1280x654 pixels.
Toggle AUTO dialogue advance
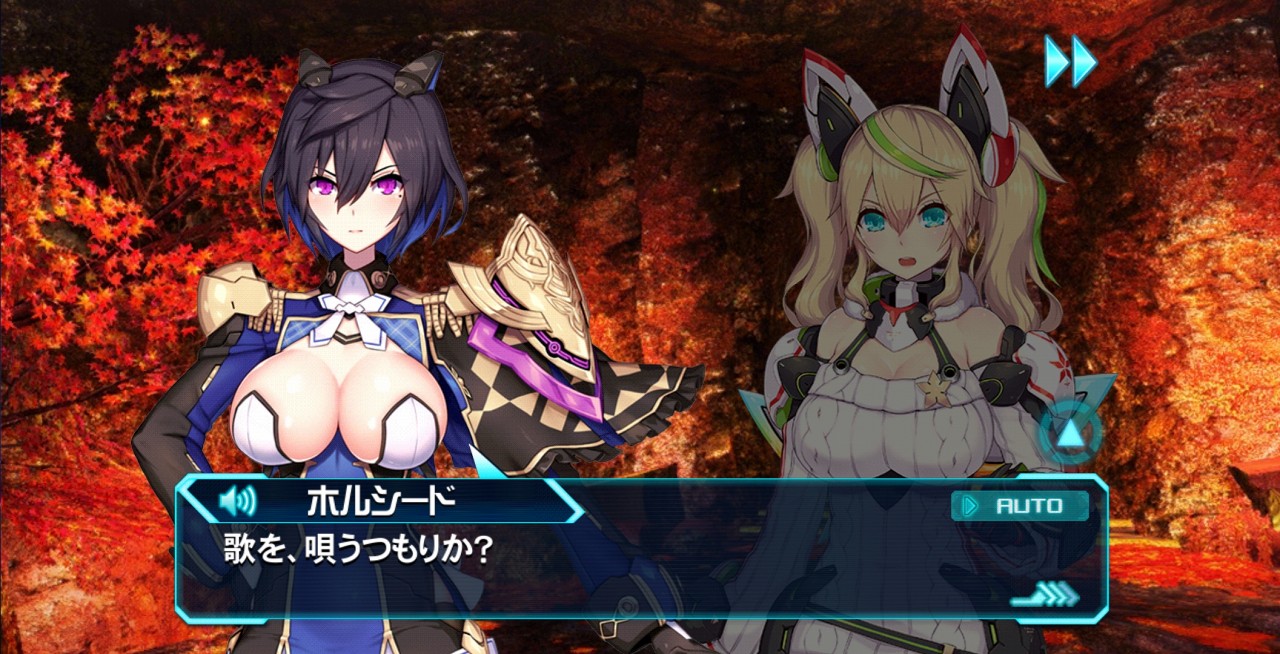(x=1019, y=506)
